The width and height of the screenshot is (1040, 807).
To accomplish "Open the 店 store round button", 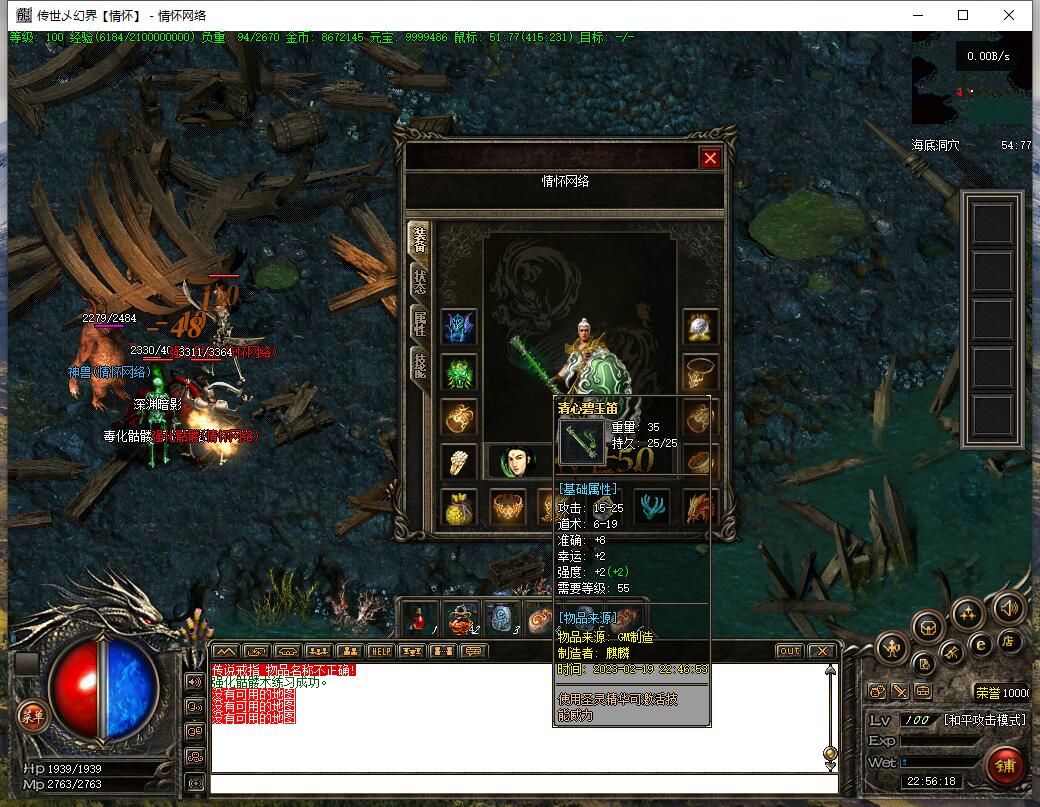I will pyautogui.click(x=1010, y=641).
